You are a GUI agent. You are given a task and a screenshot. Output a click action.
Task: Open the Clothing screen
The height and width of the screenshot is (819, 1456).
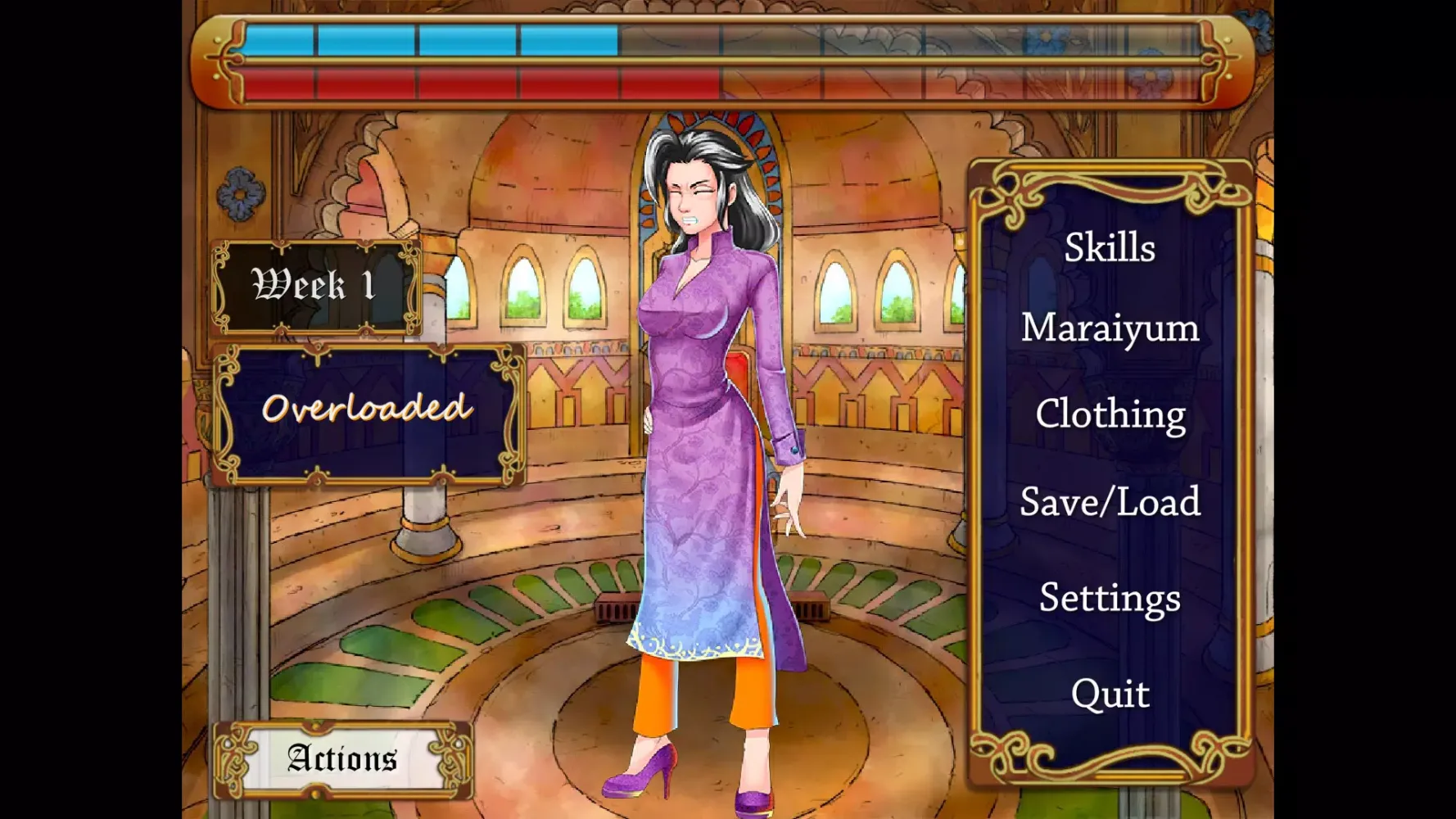pos(1111,416)
